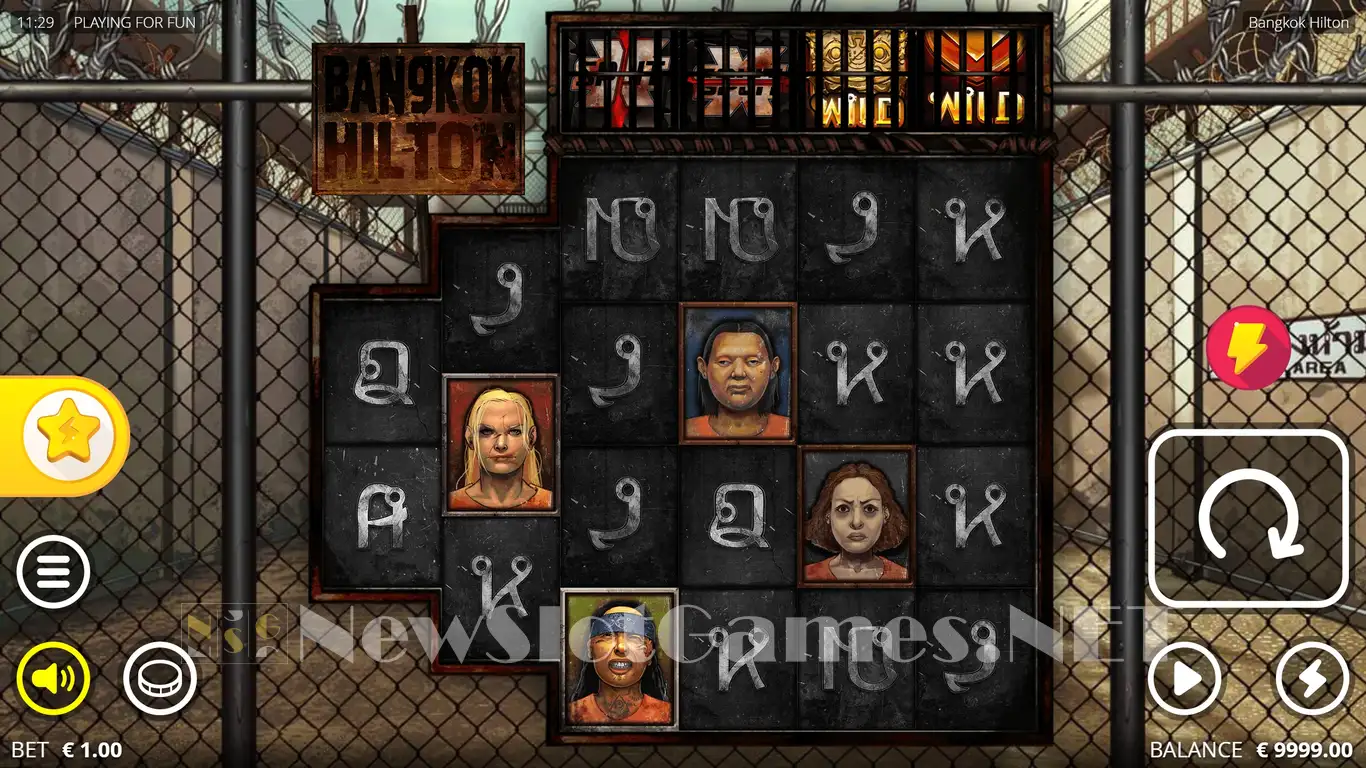Open the hamburger menu

53,572
